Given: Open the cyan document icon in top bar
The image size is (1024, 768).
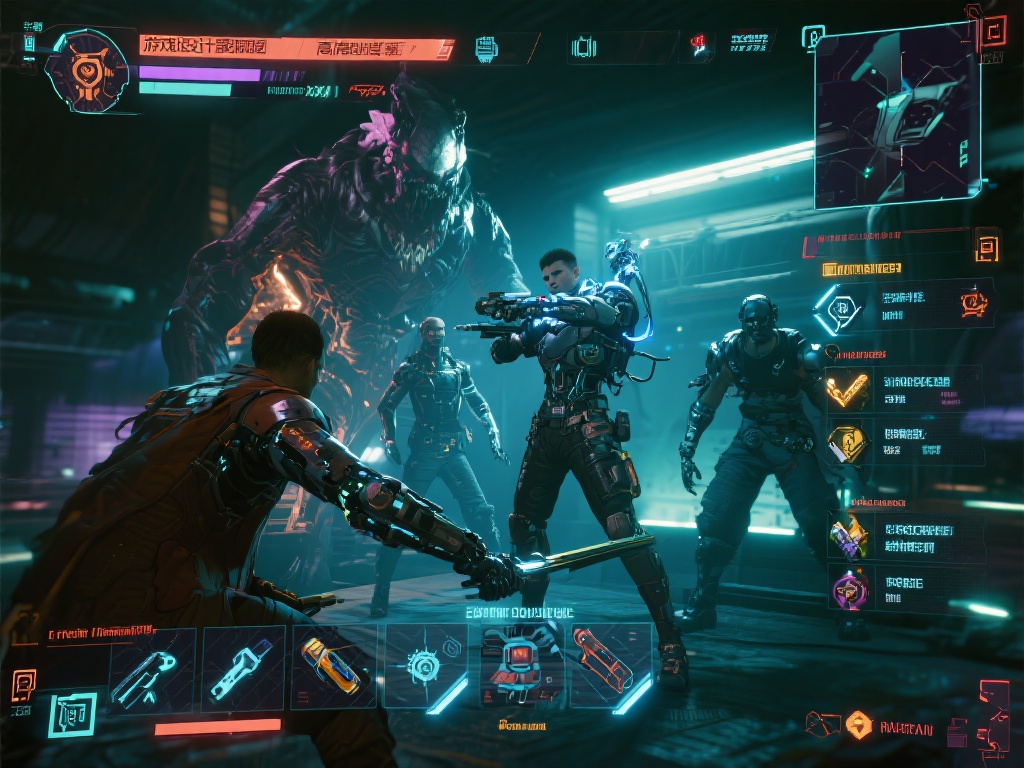Looking at the screenshot, I should (487, 47).
